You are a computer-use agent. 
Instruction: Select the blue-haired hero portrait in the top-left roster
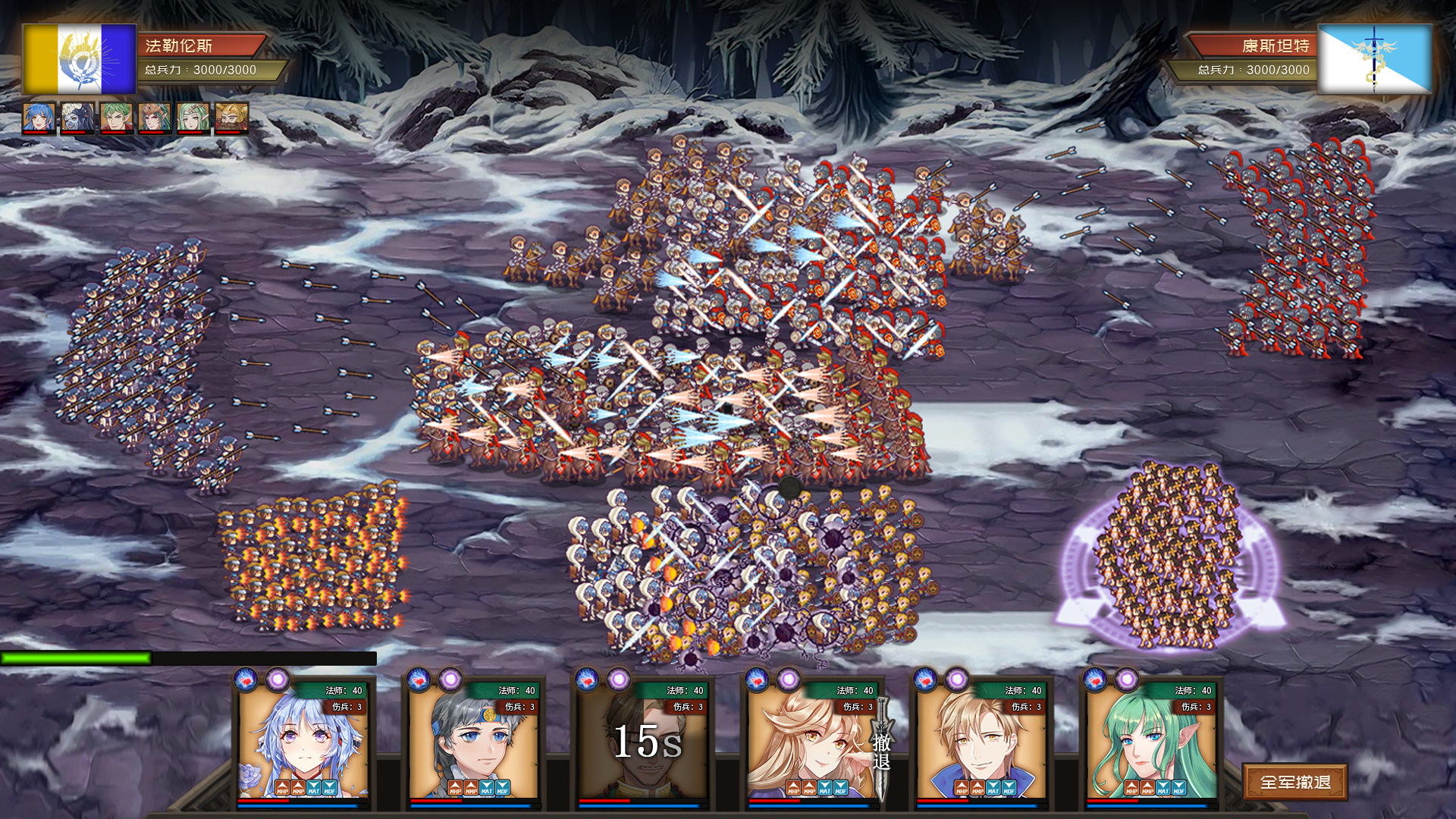(x=38, y=118)
